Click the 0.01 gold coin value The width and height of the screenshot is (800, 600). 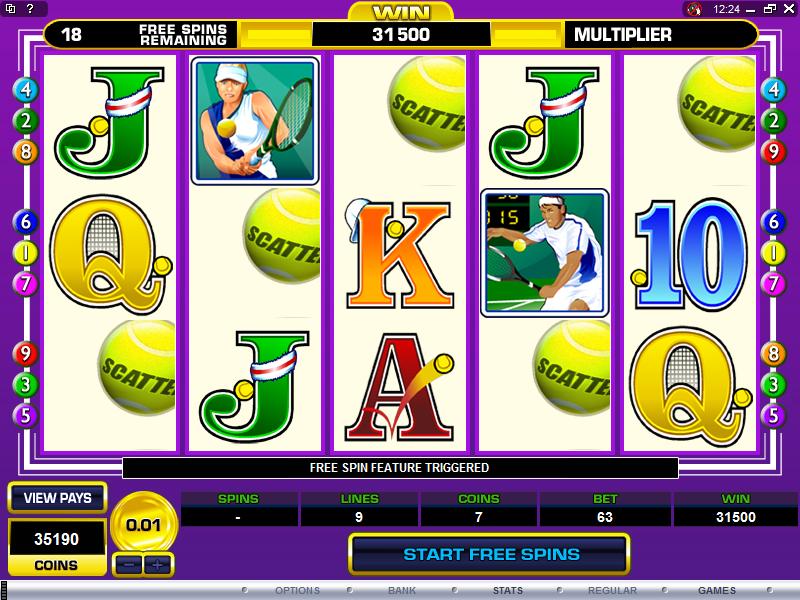[144, 522]
